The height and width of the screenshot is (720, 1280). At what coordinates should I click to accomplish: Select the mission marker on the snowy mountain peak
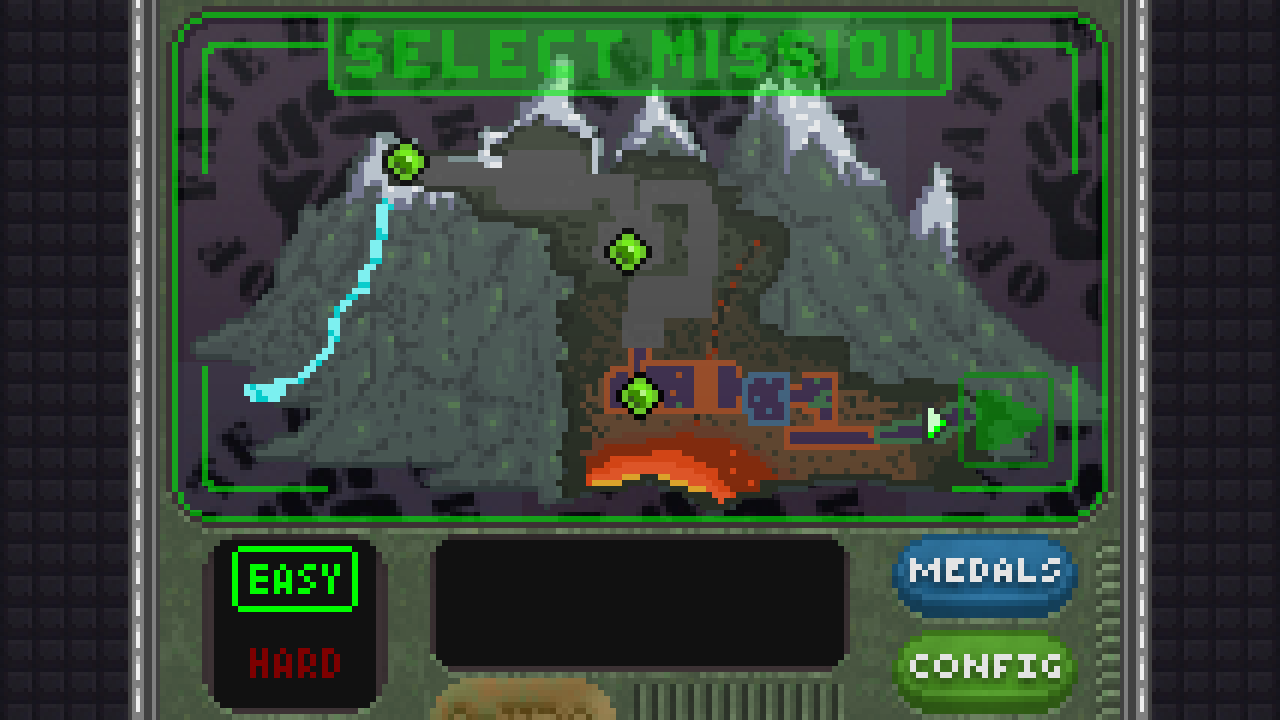pos(403,163)
